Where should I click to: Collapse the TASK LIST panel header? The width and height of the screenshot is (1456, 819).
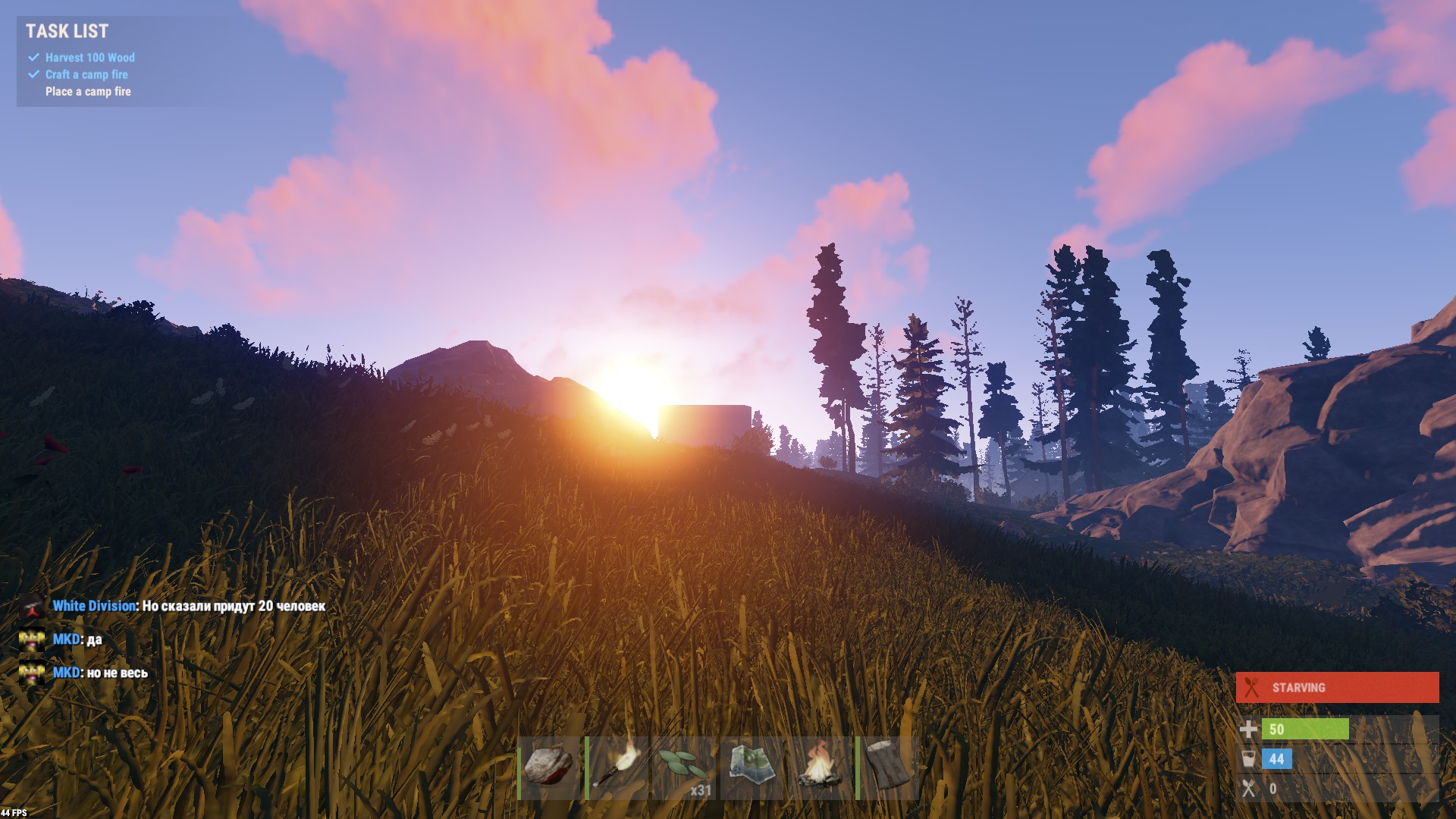67,32
